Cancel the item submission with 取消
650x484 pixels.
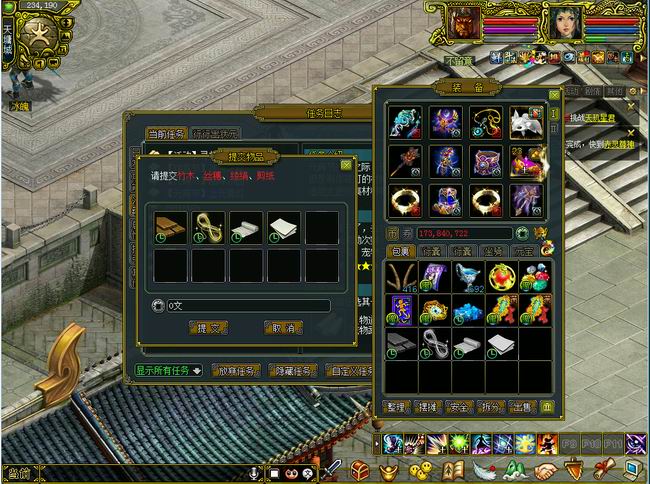(x=283, y=327)
